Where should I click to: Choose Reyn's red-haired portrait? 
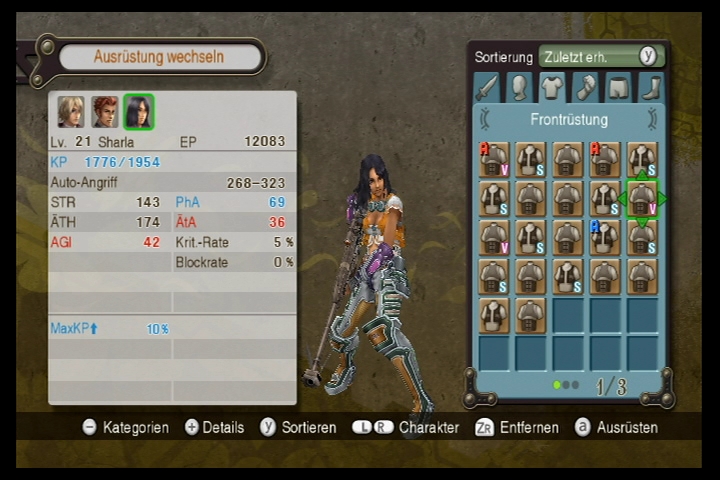(105, 111)
